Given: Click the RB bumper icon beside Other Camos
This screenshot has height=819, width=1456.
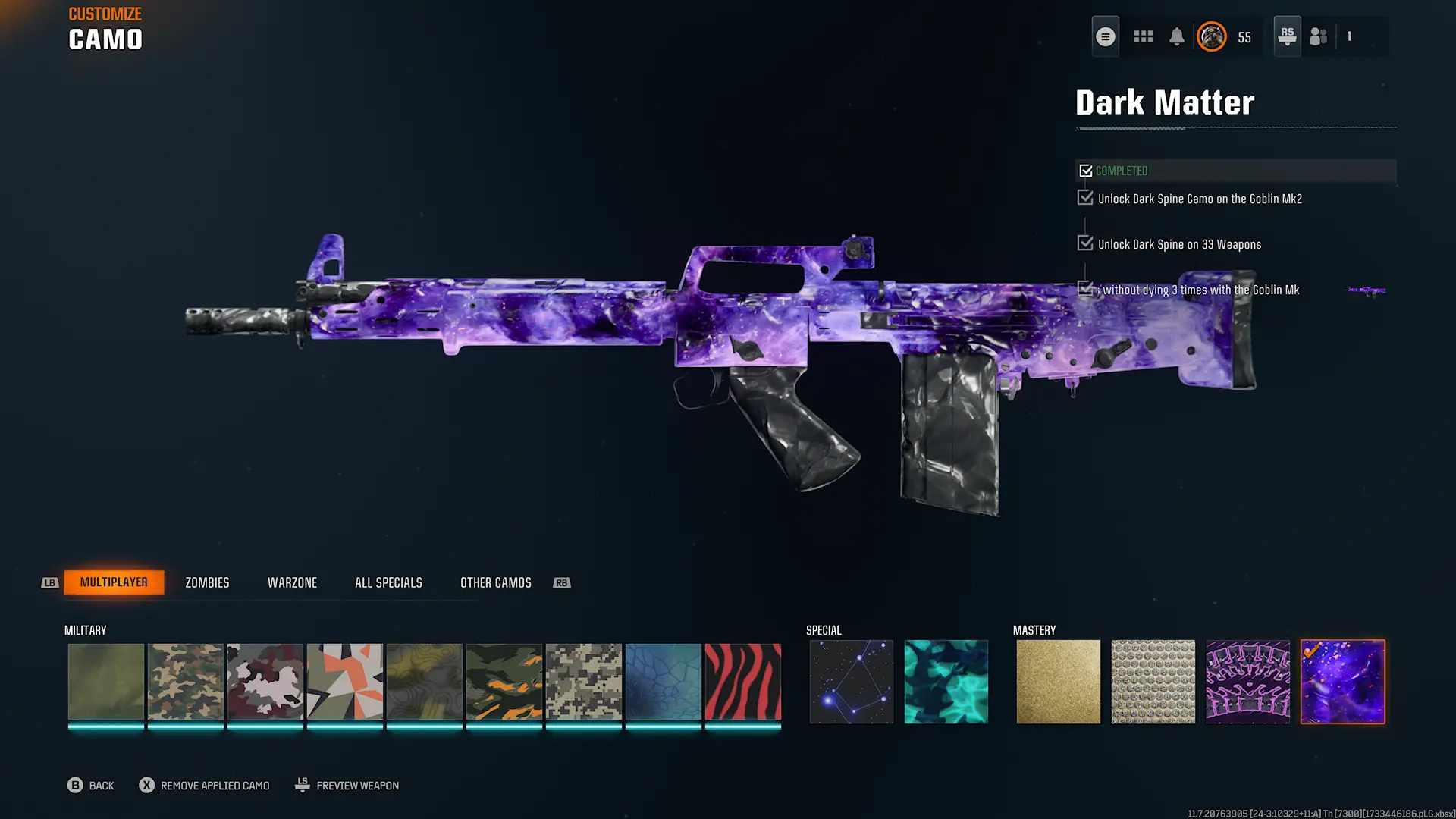Looking at the screenshot, I should (561, 582).
